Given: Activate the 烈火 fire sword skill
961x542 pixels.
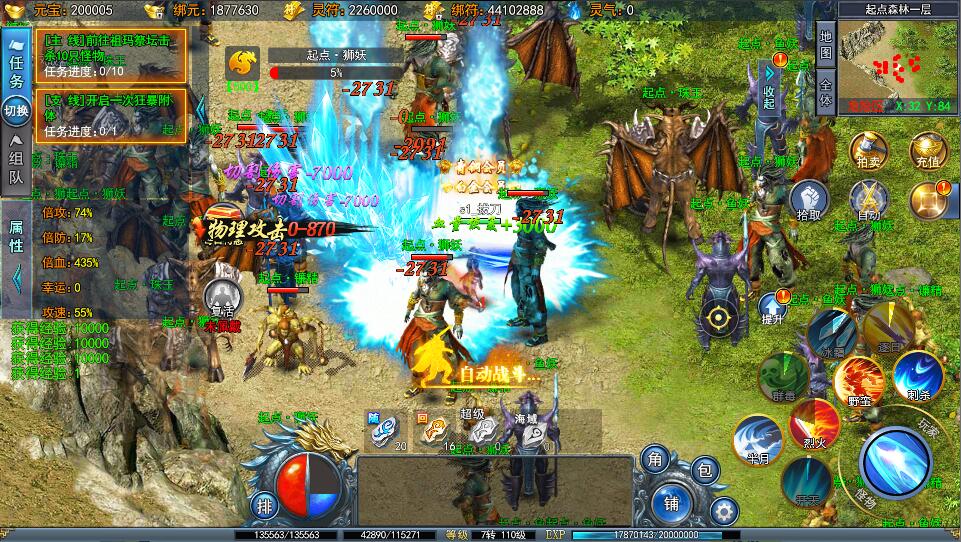Looking at the screenshot, I should coord(814,424).
